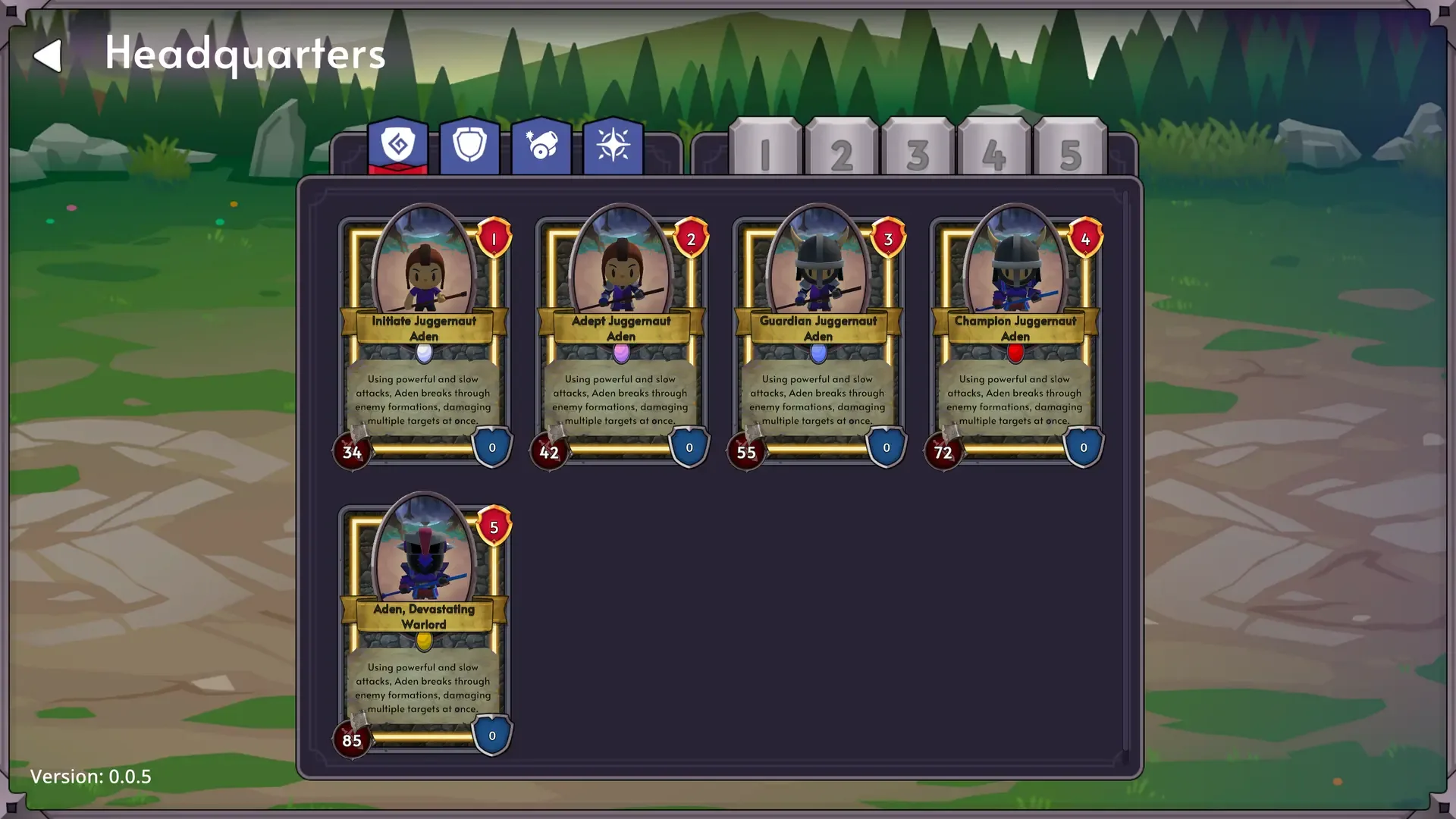Click the blue shield counter on Champion Juggernaut Aden
This screenshot has width=1456, height=819.
coord(1084,447)
